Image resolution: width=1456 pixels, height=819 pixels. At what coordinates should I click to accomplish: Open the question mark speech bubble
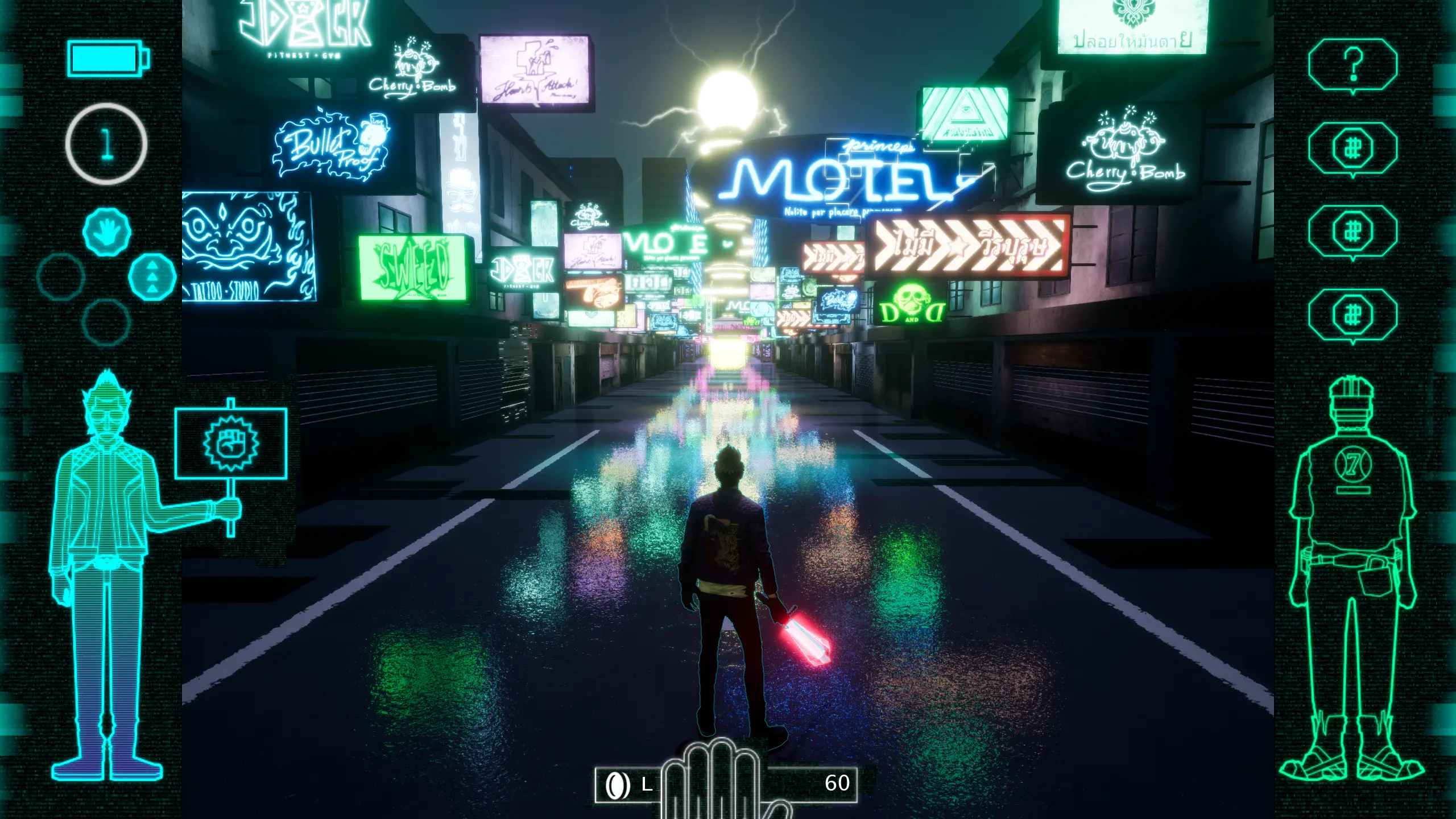click(1352, 65)
